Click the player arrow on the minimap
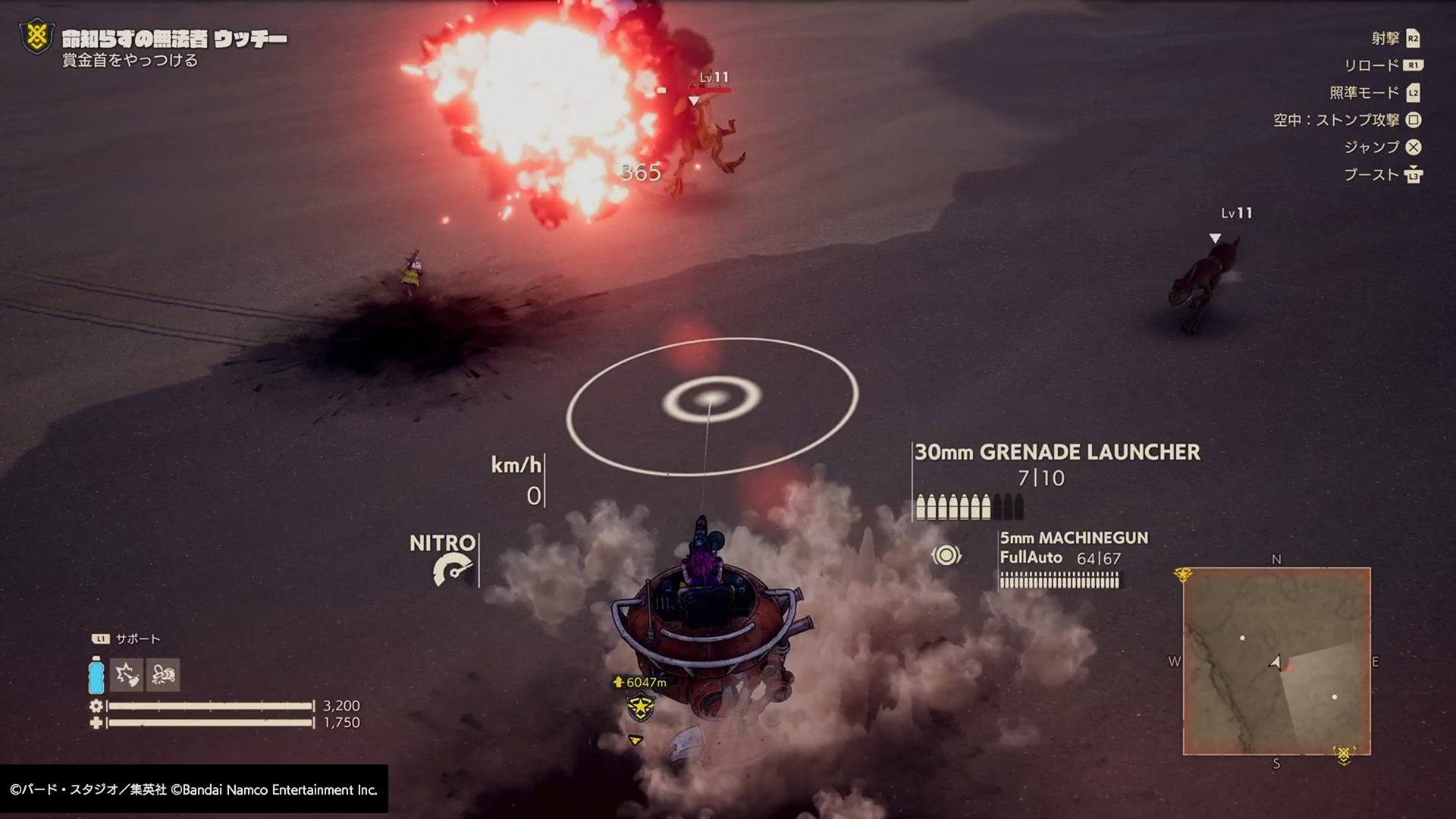1456x819 pixels. point(1276,663)
